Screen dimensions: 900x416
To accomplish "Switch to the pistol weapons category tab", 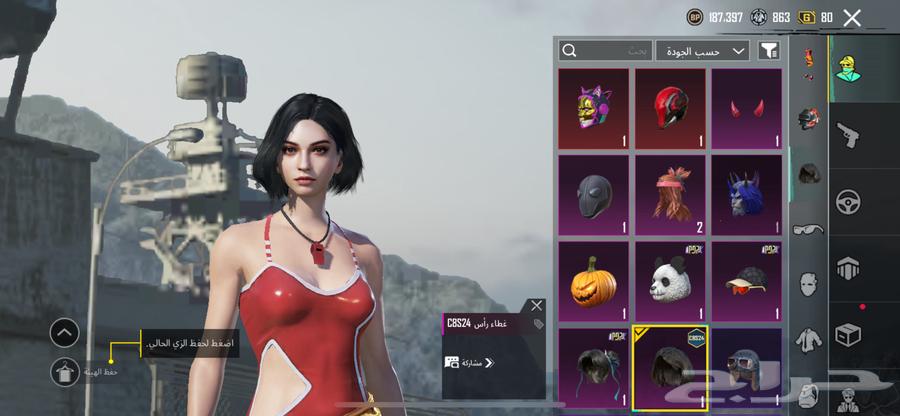I will [x=848, y=133].
